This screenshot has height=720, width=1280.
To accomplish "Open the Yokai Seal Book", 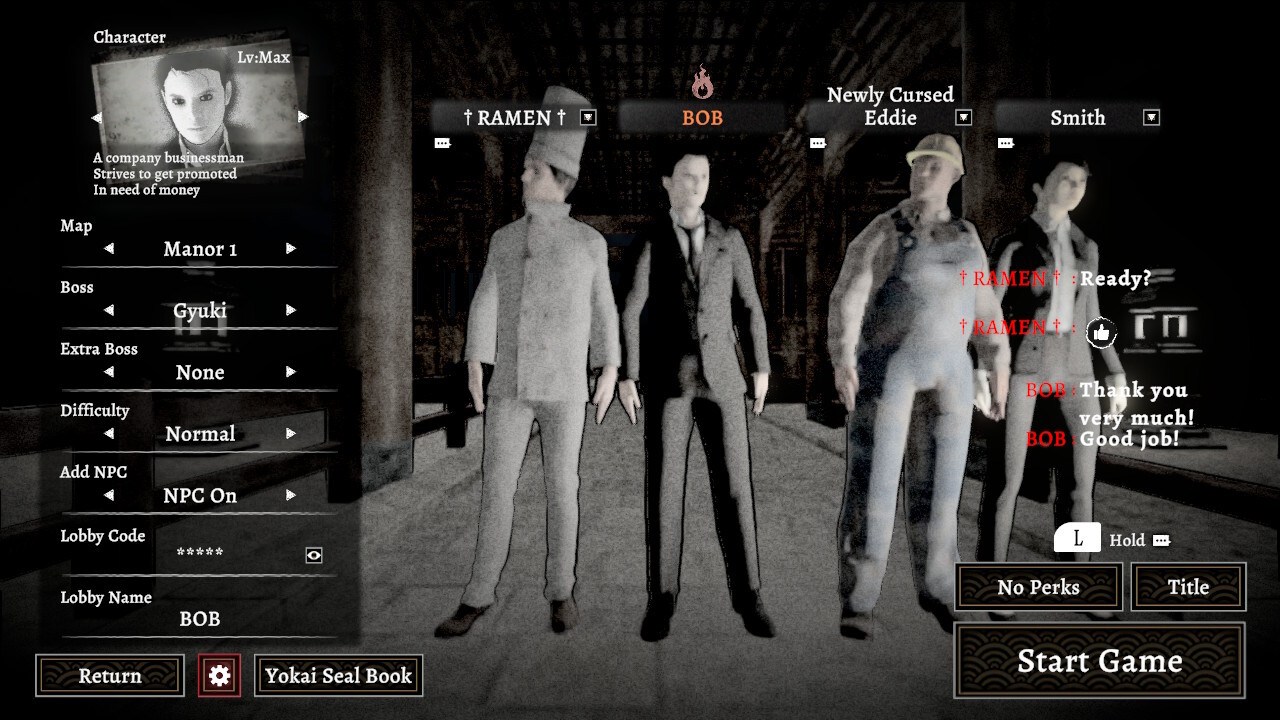I will 338,675.
